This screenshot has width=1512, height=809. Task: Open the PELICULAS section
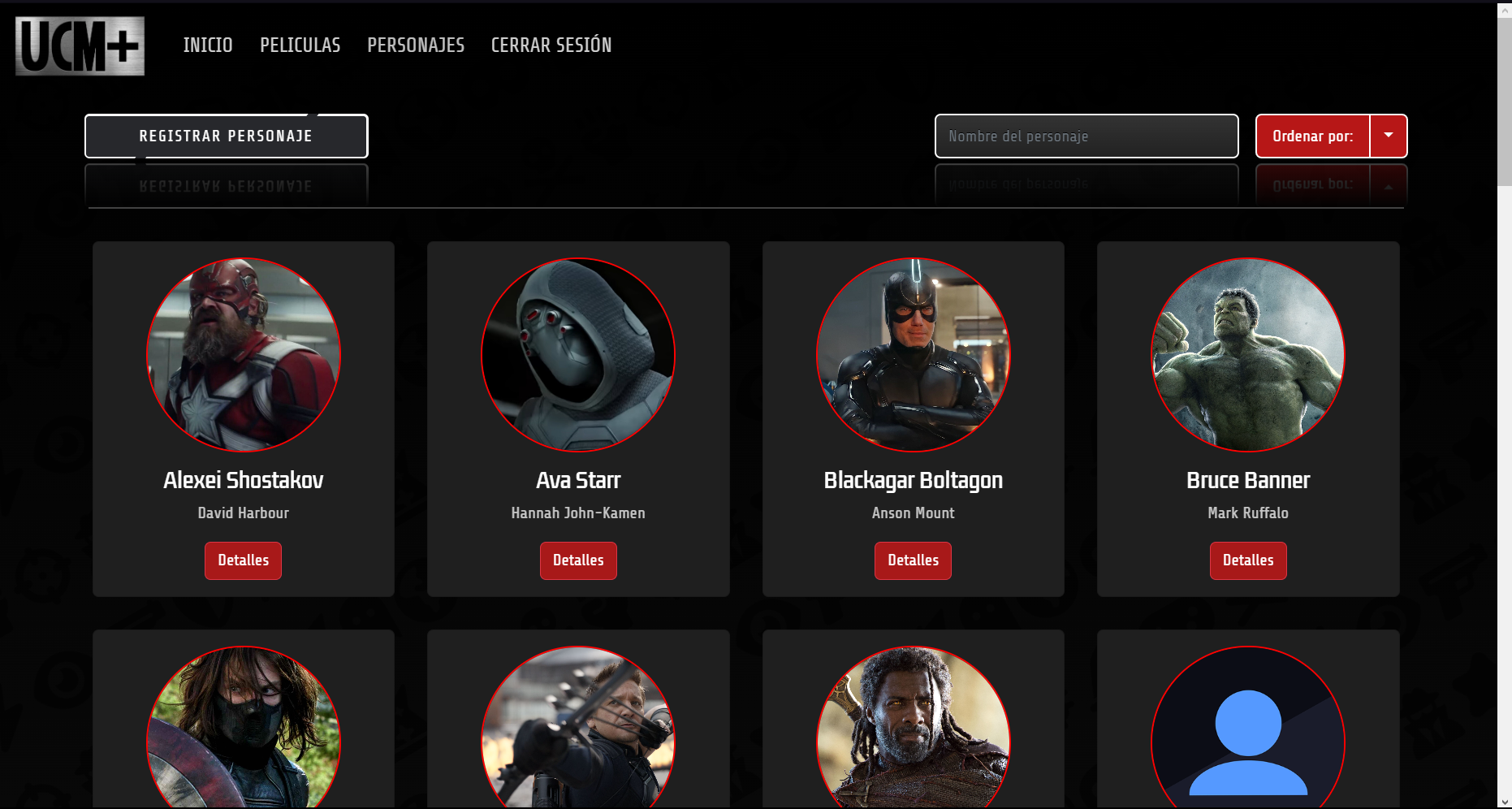click(x=300, y=45)
